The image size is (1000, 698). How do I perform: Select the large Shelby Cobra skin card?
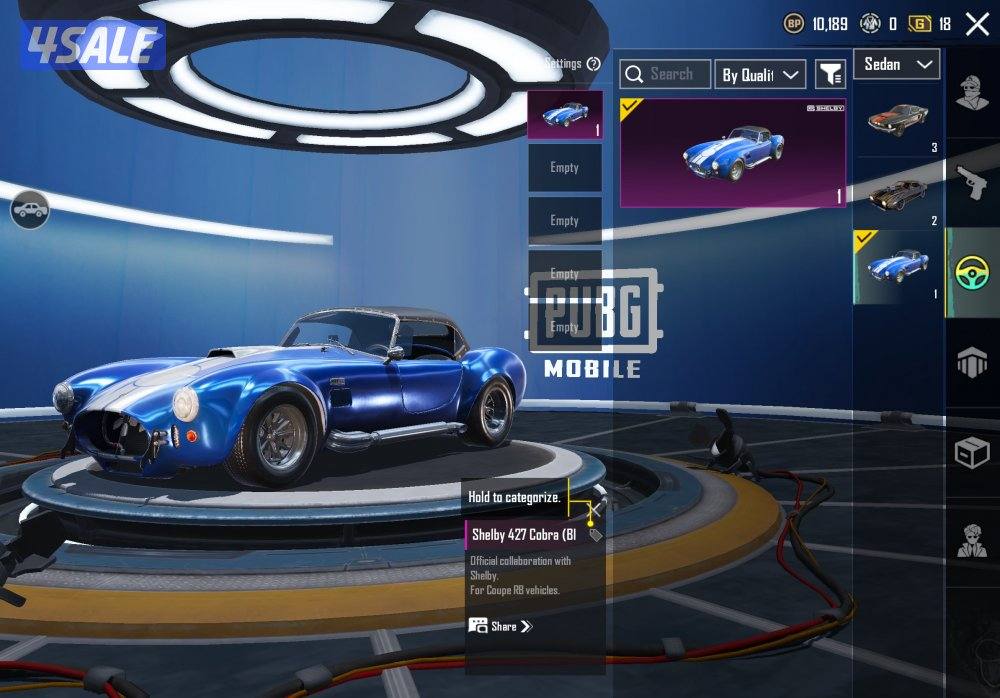(x=733, y=153)
